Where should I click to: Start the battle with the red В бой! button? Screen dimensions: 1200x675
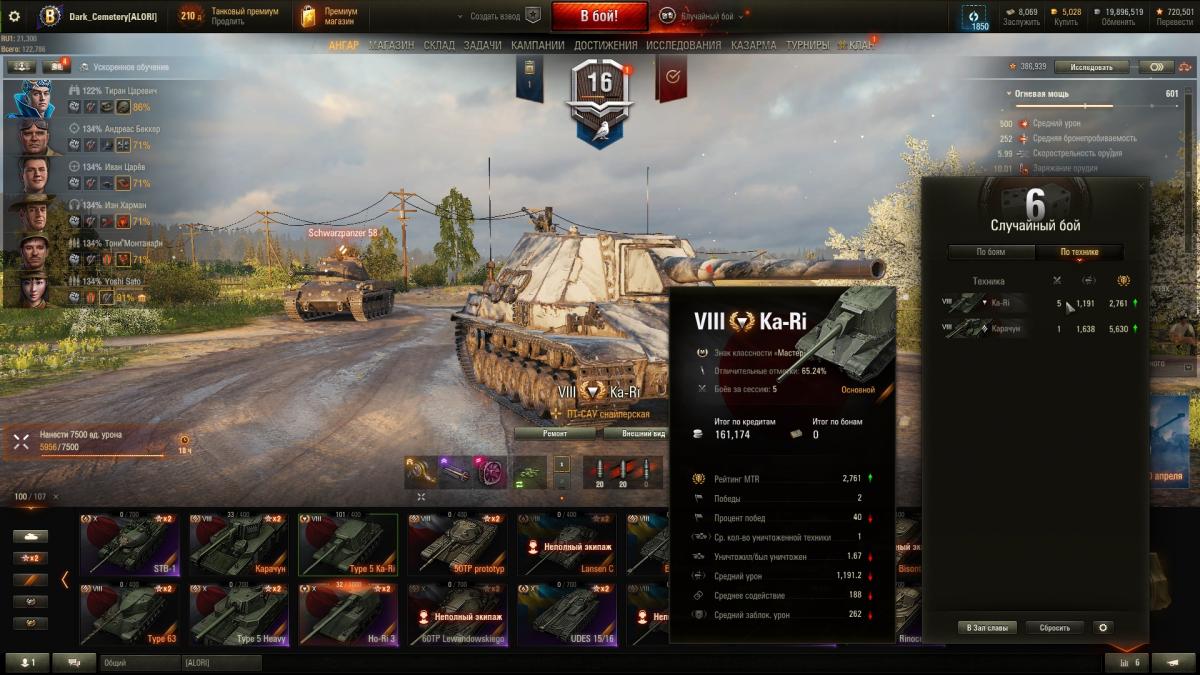point(600,16)
